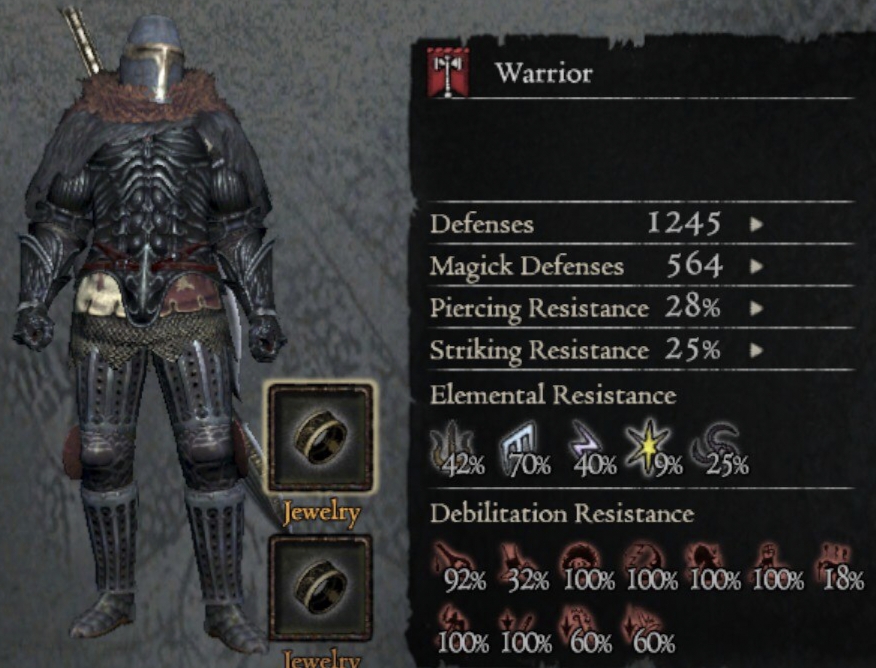
Task: Click the Warrior vocation icon
Action: tap(447, 73)
